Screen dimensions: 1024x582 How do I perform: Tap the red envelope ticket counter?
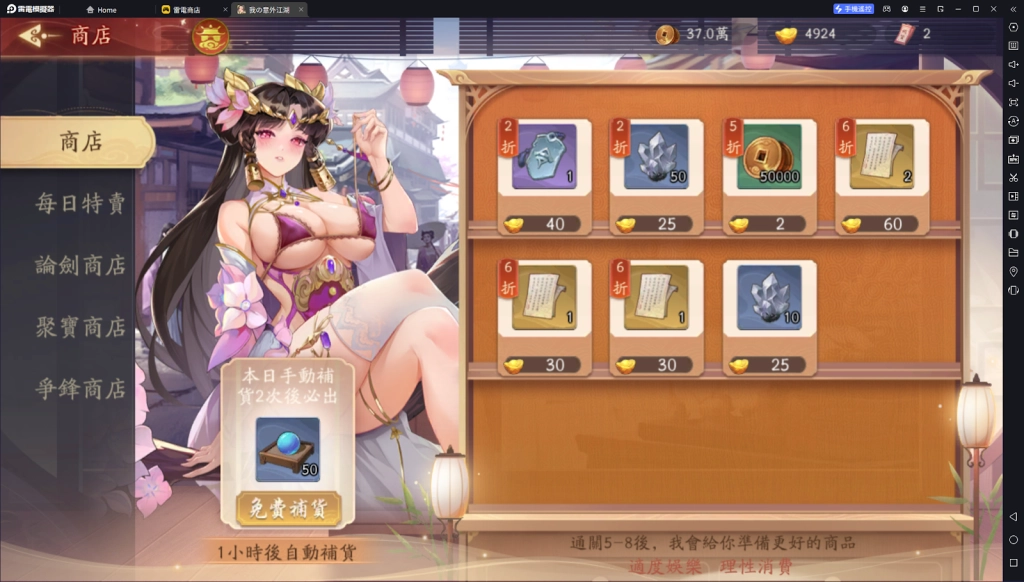point(913,34)
